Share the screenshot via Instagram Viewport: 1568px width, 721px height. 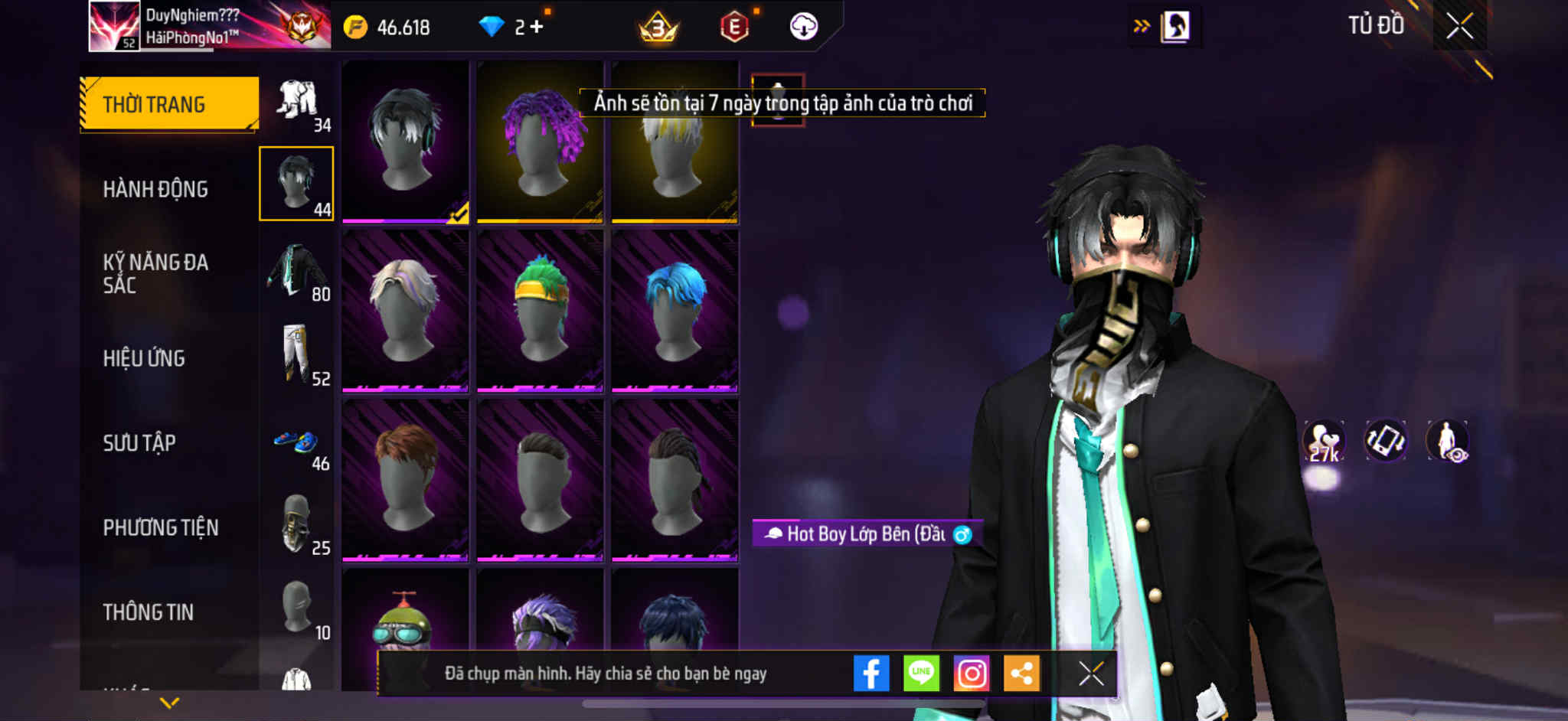coord(972,674)
